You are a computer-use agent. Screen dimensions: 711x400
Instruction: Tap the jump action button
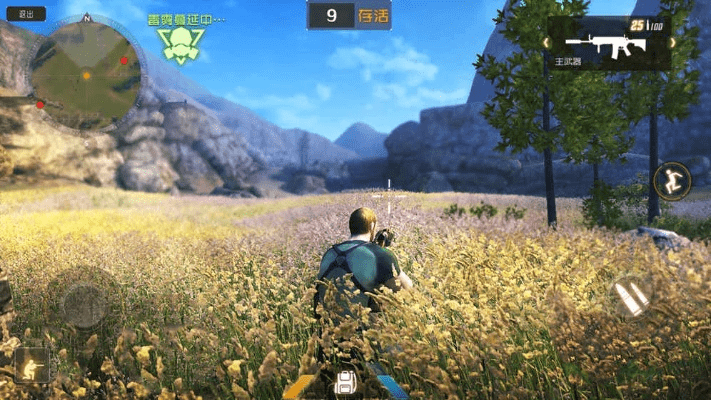[671, 181]
